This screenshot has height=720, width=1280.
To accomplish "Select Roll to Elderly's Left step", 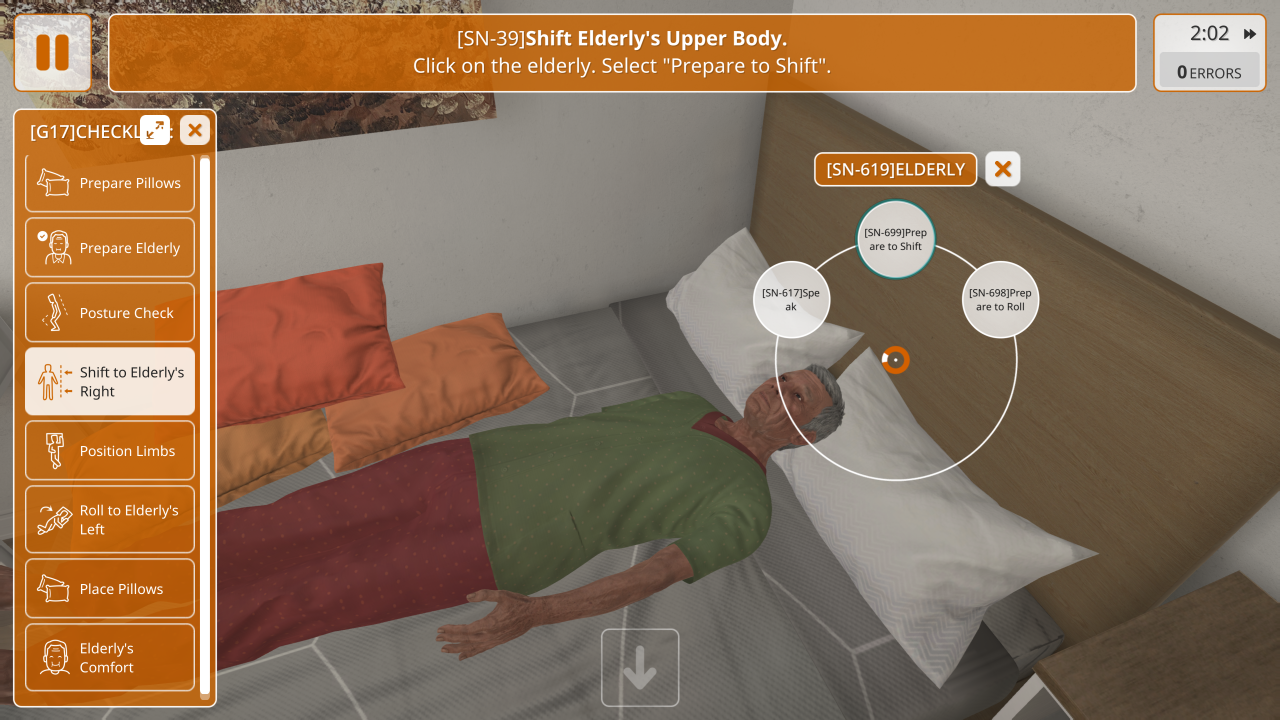I will [x=110, y=520].
